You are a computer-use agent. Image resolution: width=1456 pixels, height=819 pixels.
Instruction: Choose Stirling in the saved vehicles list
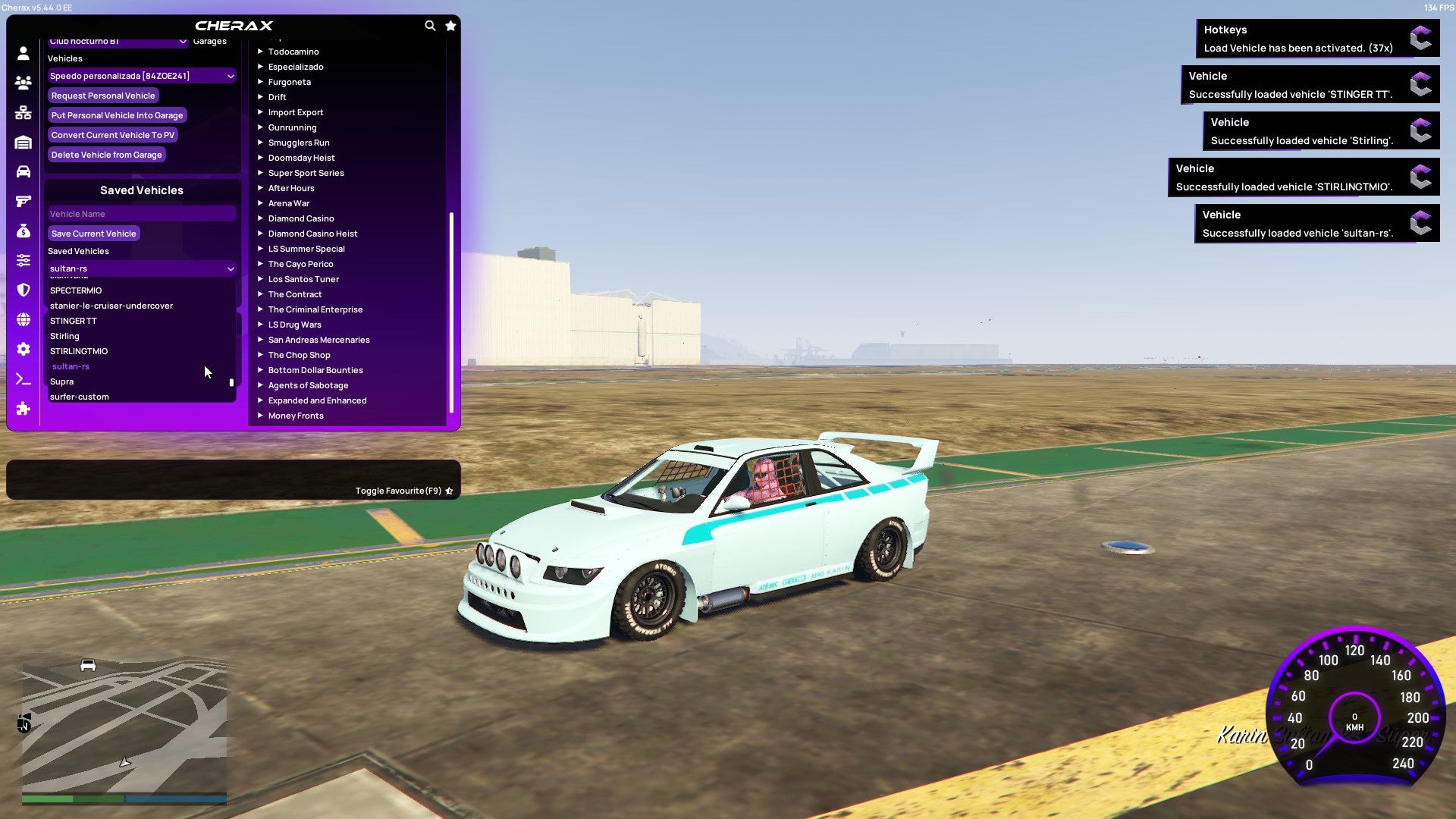(x=65, y=336)
